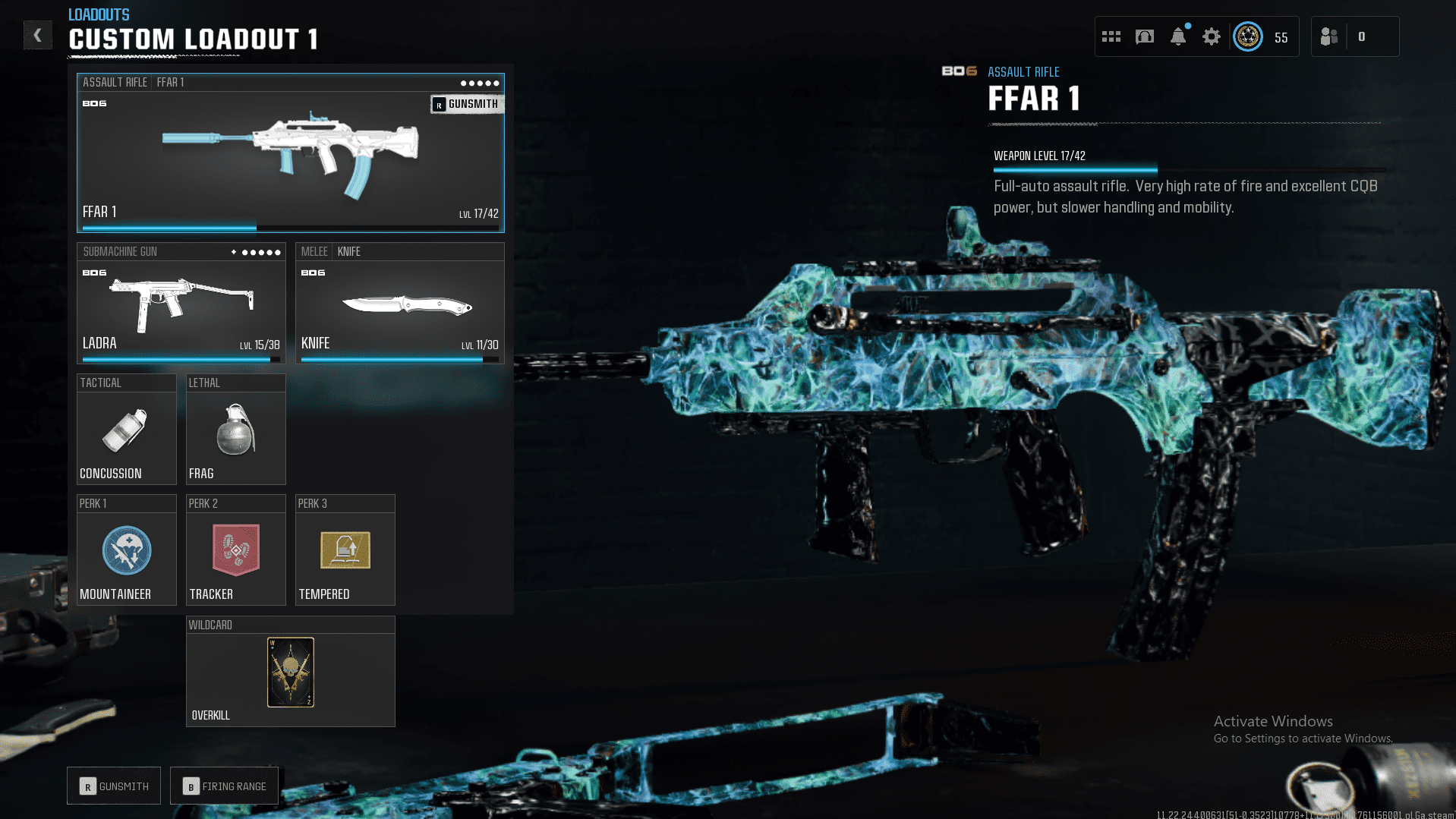This screenshot has width=1456, height=819.
Task: Select the Mountaineer perk icon
Action: [x=126, y=551]
